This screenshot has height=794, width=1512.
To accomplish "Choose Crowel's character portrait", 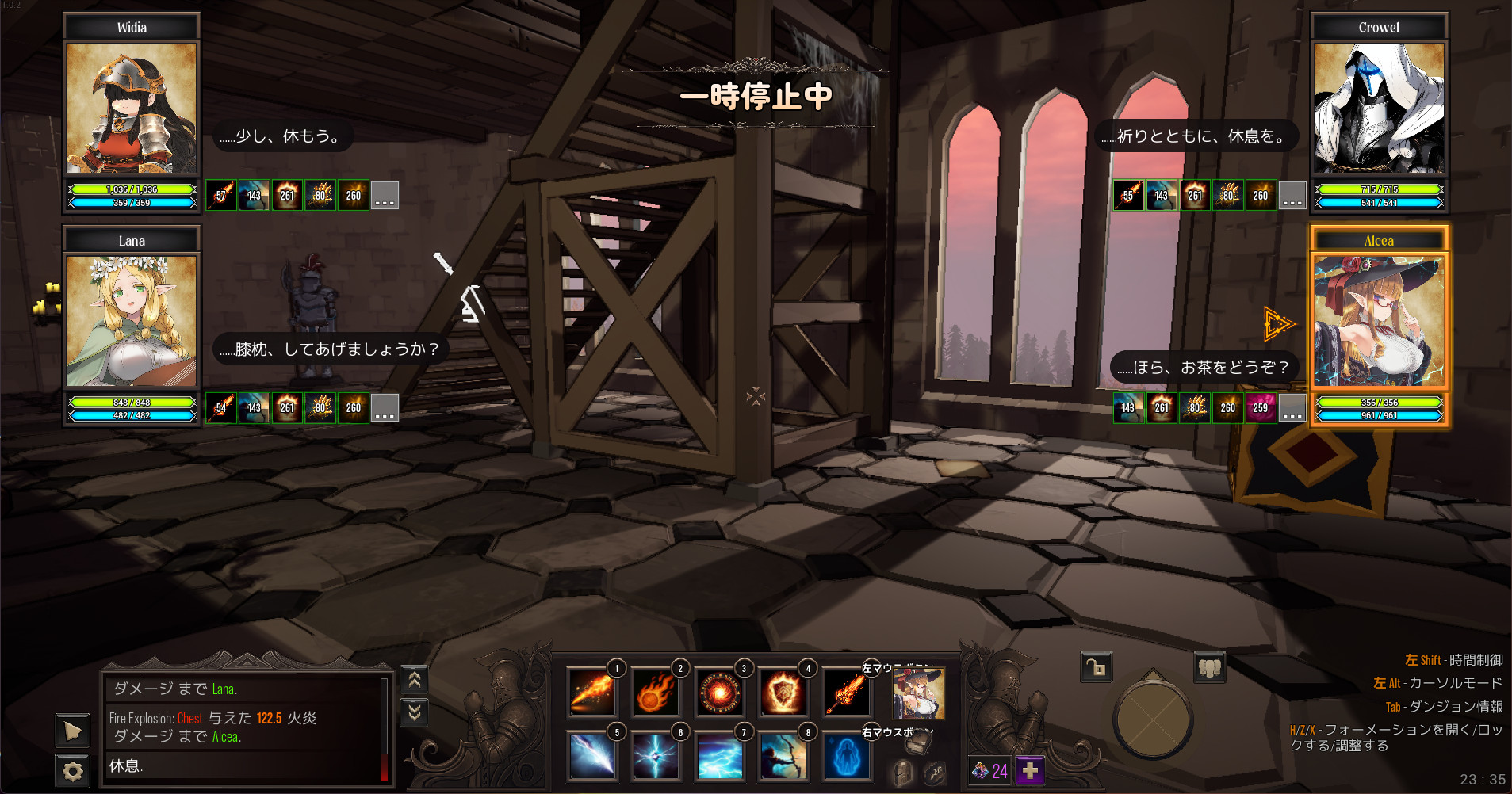I will pyautogui.click(x=1379, y=109).
